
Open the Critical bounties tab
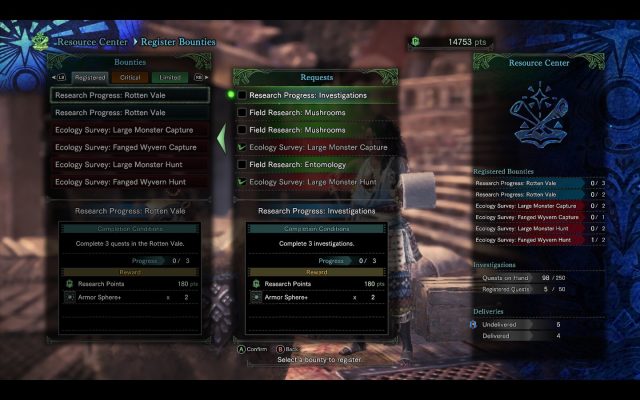[x=130, y=77]
